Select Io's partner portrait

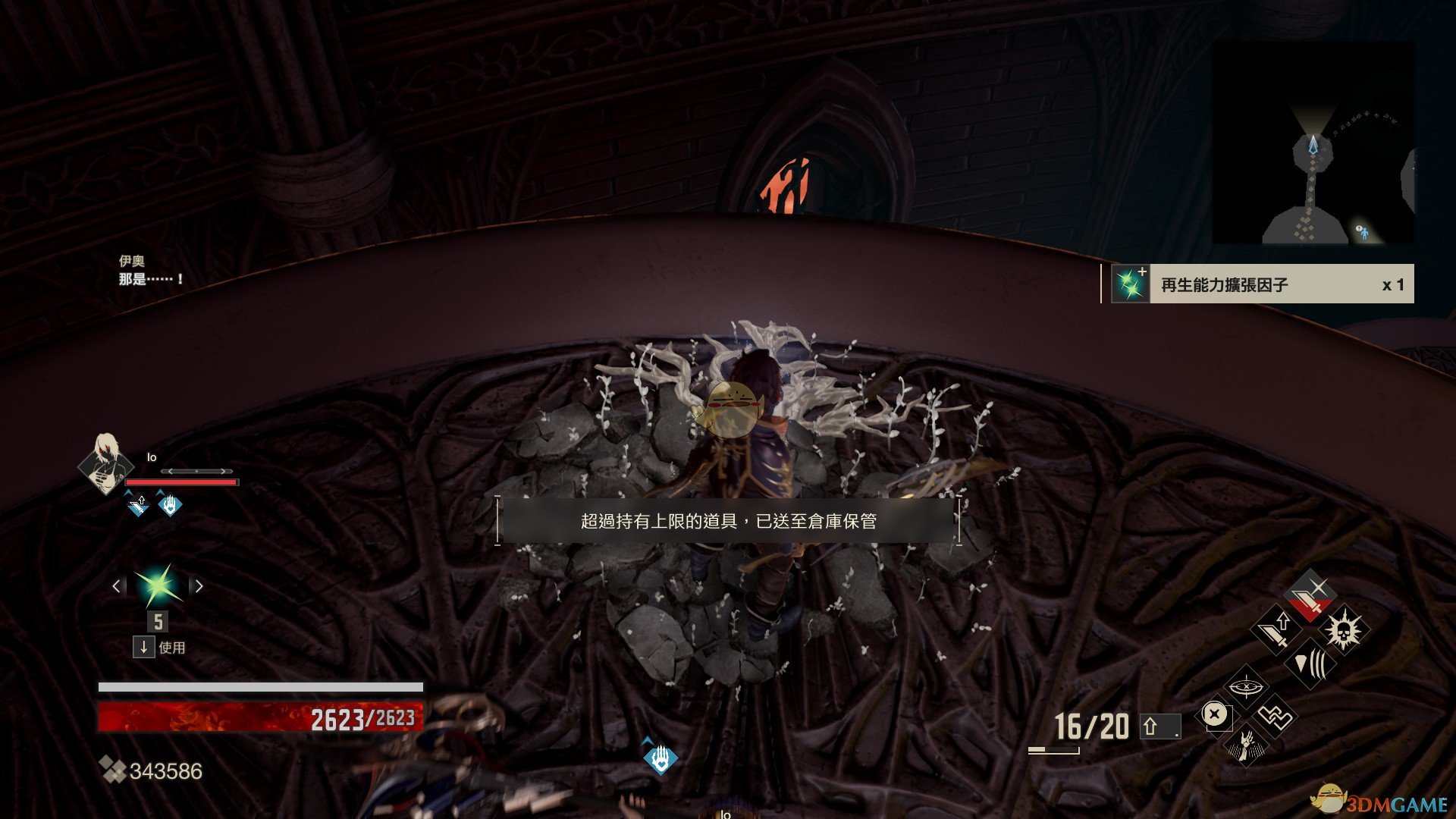105,464
